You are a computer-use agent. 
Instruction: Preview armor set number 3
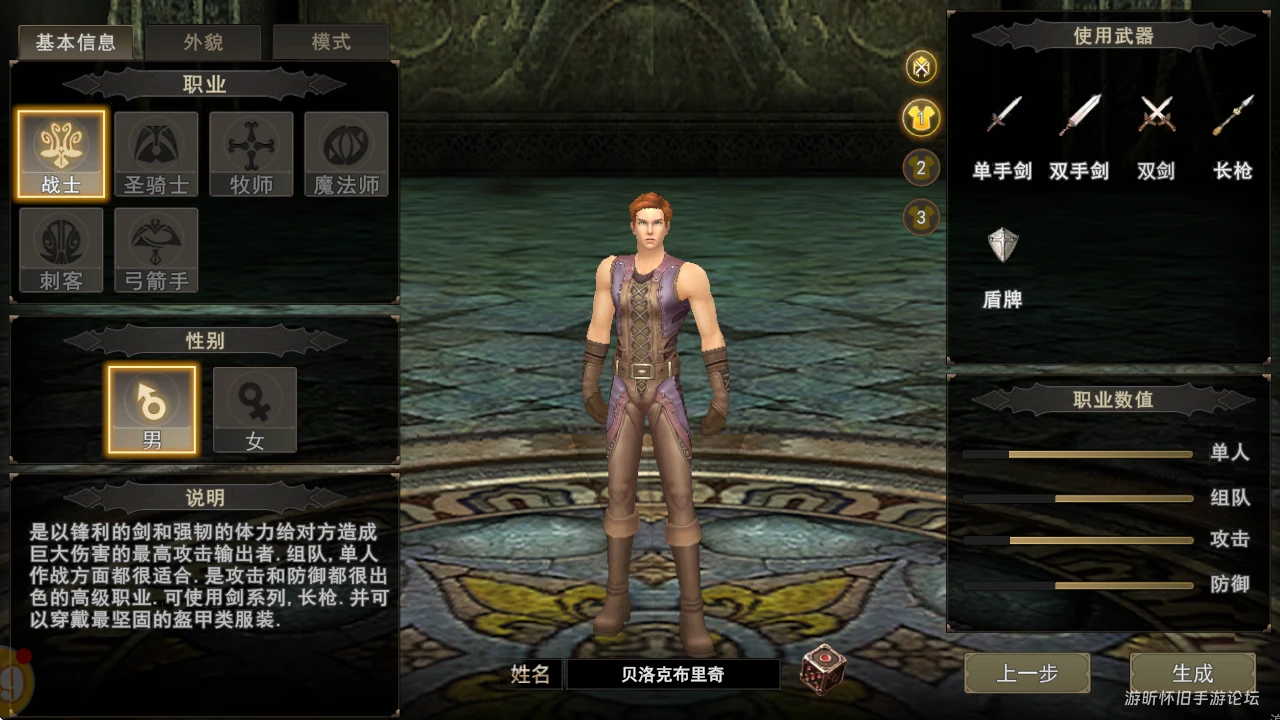(921, 217)
